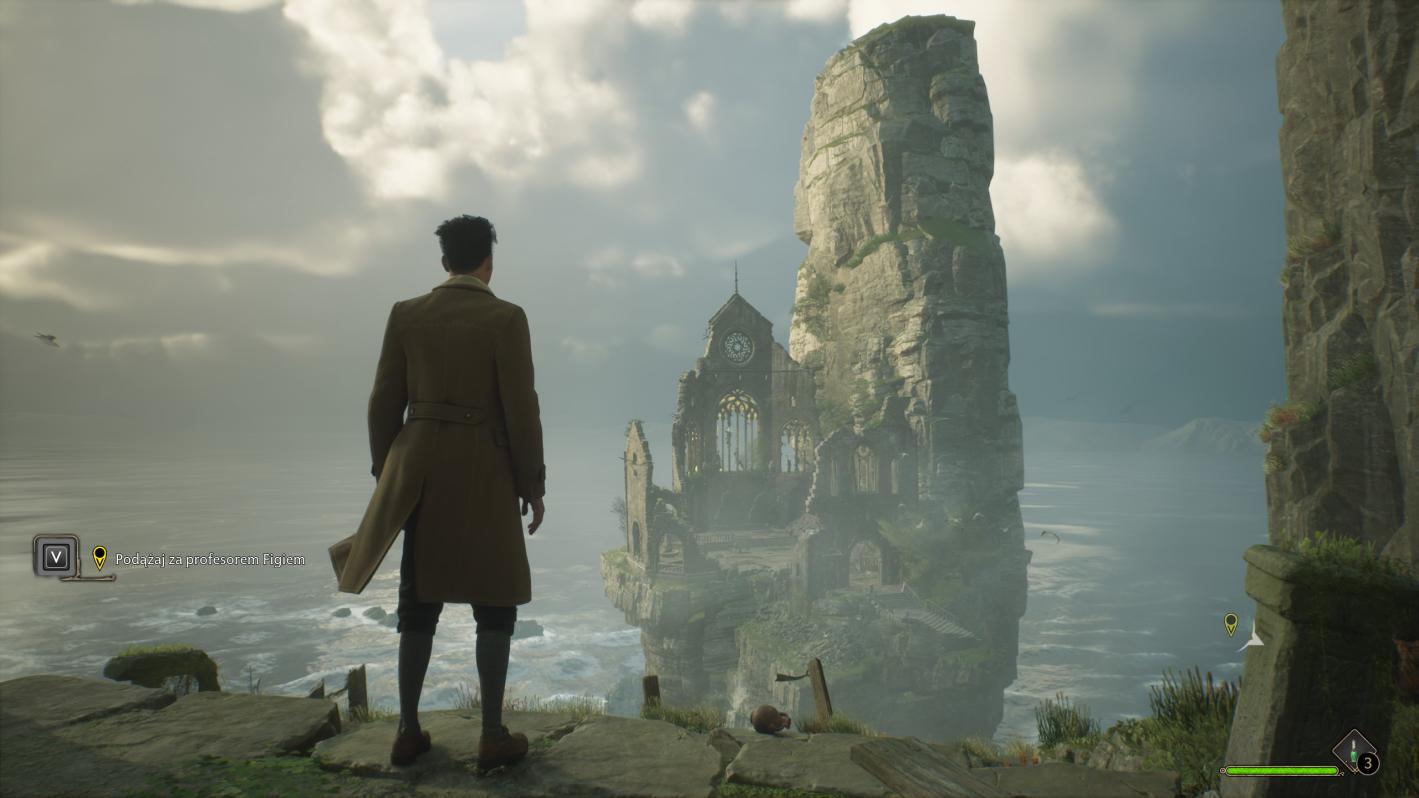This screenshot has width=1419, height=798.
Task: Select the yellow quest marker pin icon
Action: tap(99, 558)
